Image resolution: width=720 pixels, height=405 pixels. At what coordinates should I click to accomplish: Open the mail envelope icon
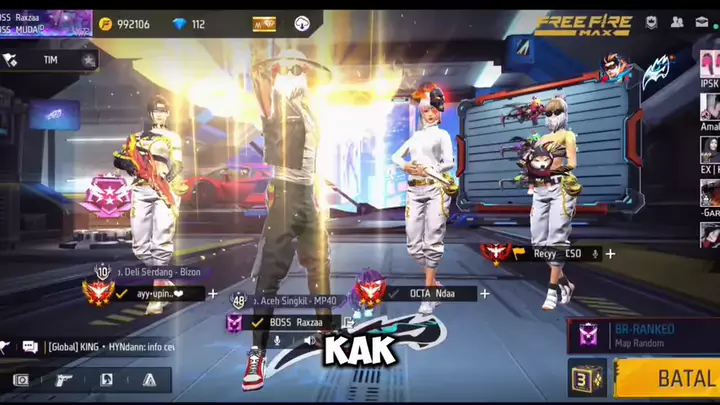pyautogui.click(x=703, y=22)
